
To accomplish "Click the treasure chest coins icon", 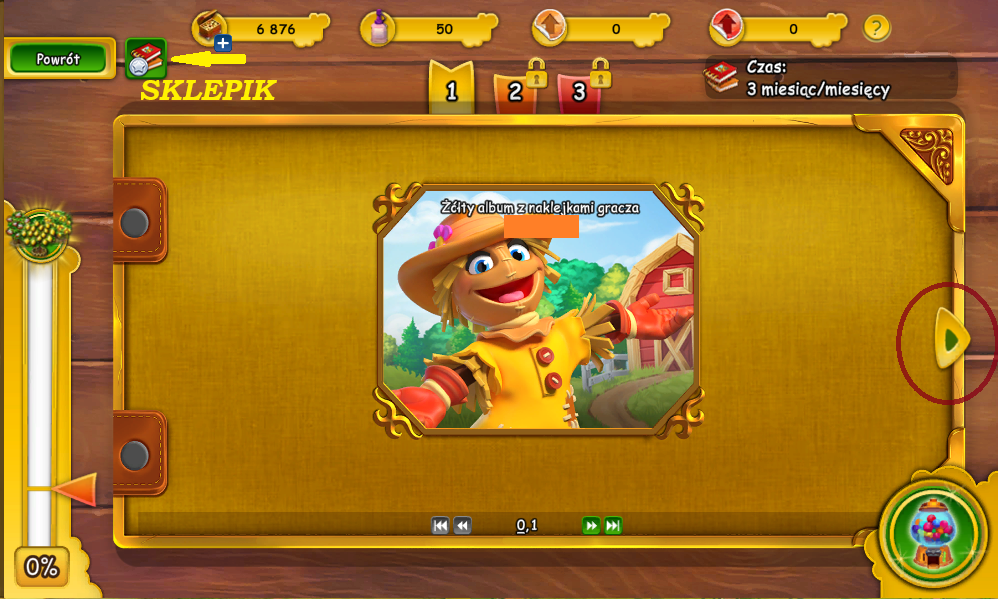I will coord(211,26).
